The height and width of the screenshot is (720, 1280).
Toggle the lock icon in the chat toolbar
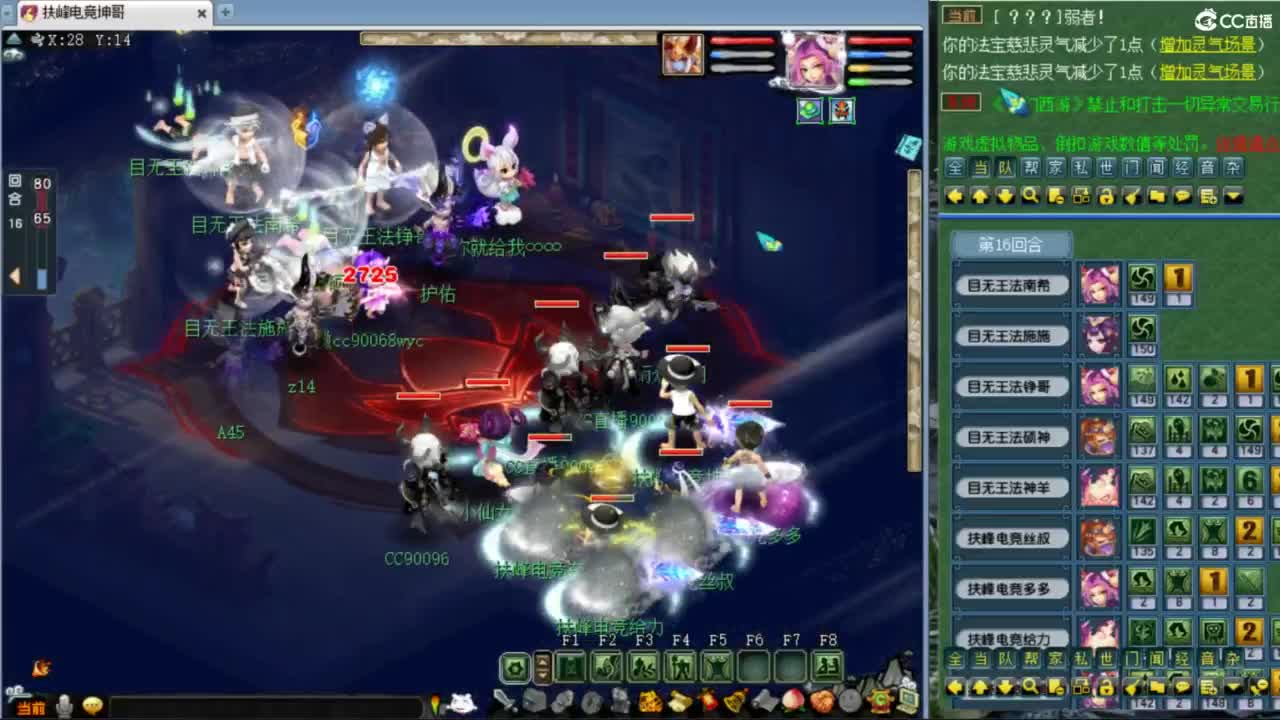pos(1106,197)
